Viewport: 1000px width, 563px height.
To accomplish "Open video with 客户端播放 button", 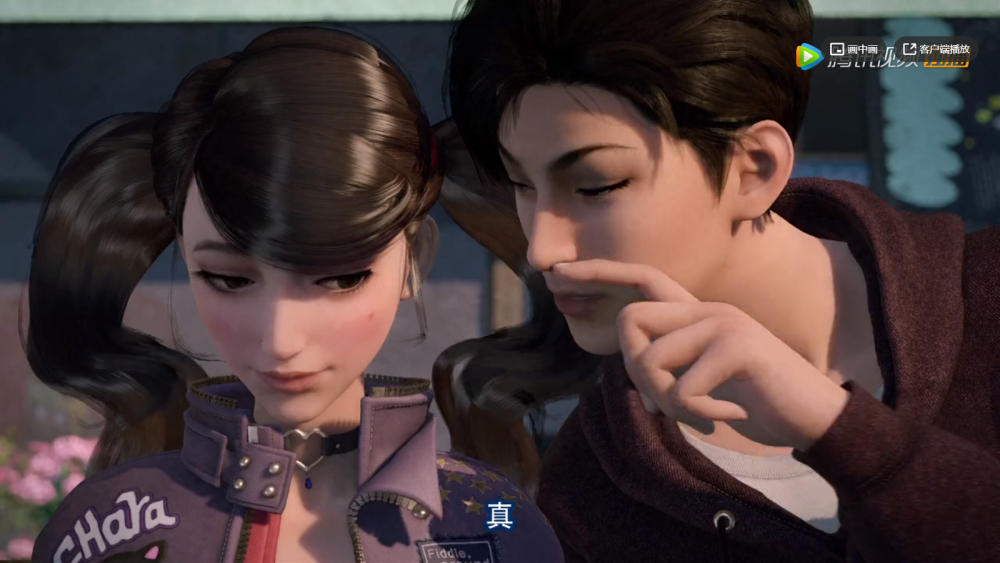I will pos(936,49).
